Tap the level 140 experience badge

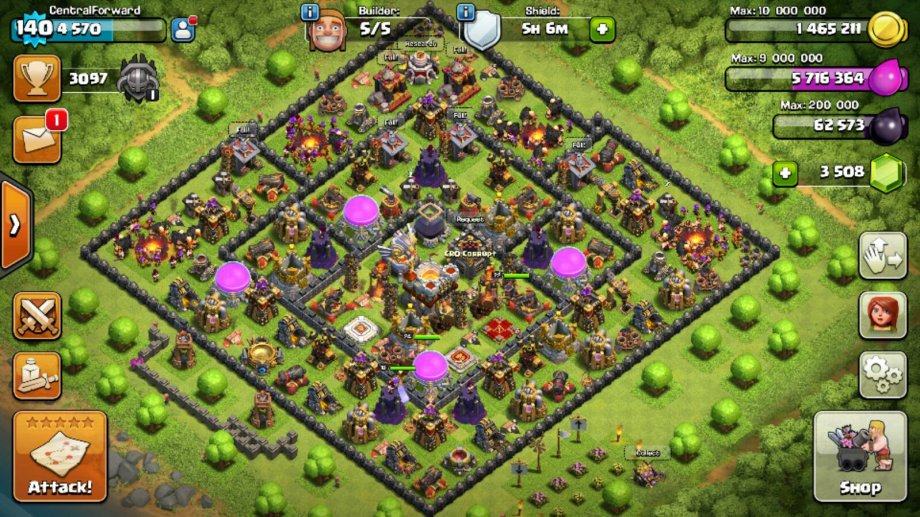[30, 29]
